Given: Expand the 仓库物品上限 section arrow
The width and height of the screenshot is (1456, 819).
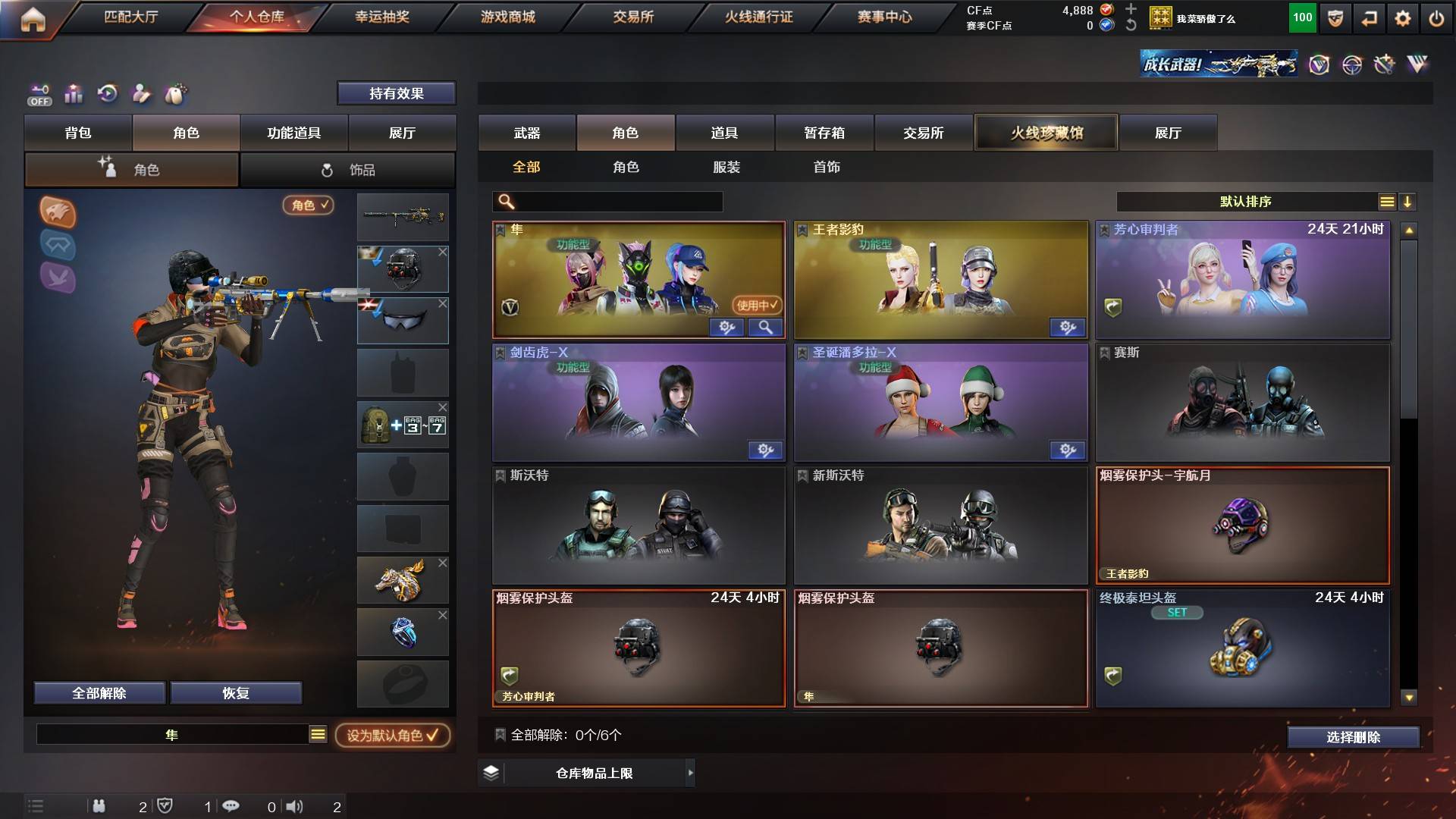Looking at the screenshot, I should (691, 773).
